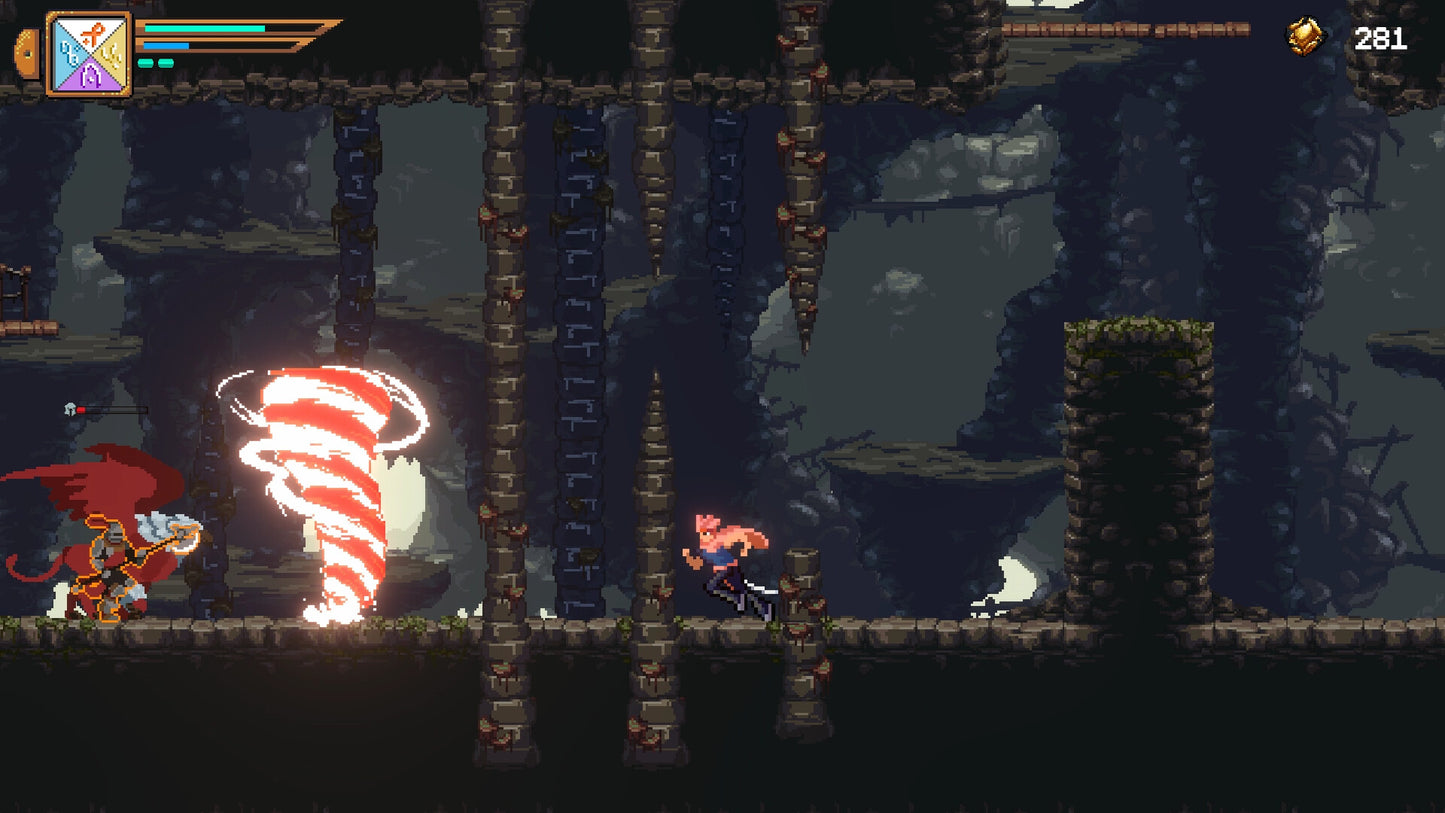The height and width of the screenshot is (813, 1445).
Task: Select the blue rune quadrant of the ability square
Action: 68,54
